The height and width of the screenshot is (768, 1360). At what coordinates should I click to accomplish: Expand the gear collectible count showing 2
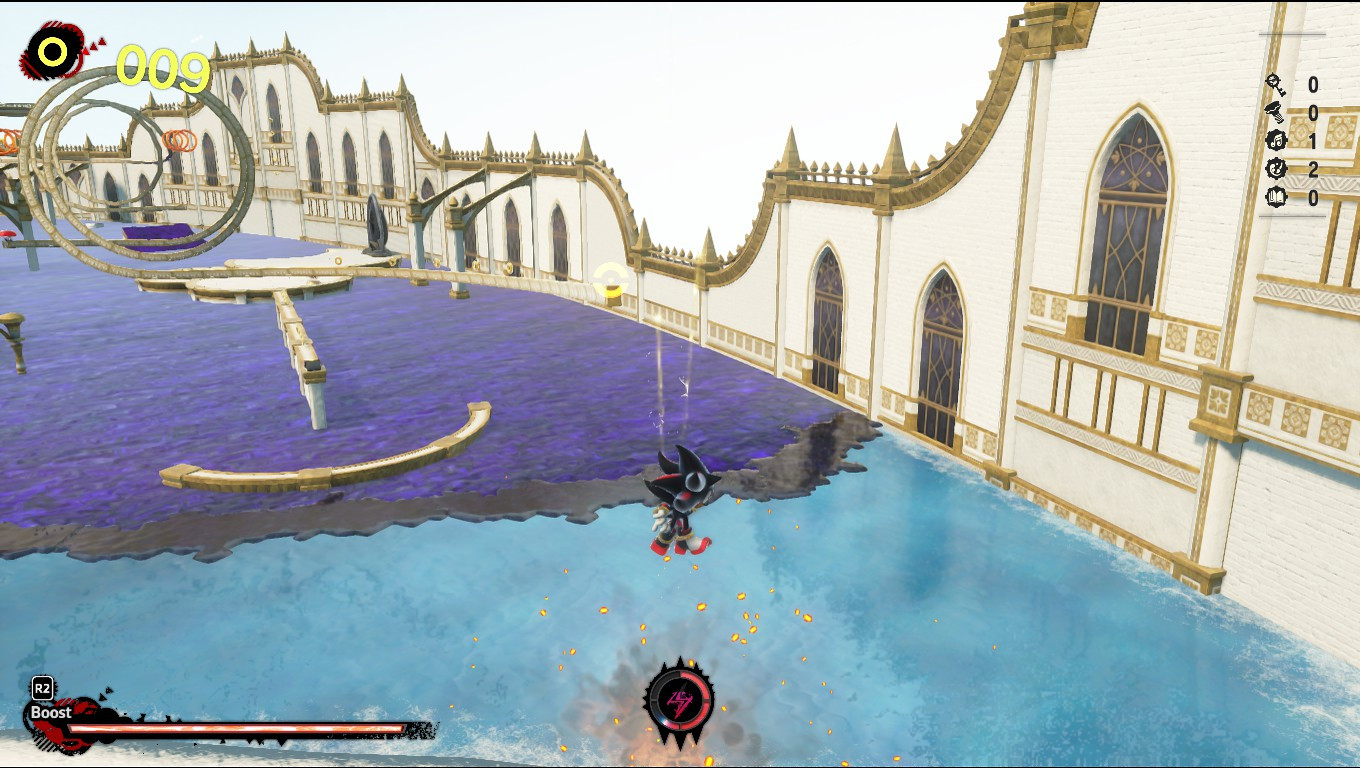coord(1313,168)
